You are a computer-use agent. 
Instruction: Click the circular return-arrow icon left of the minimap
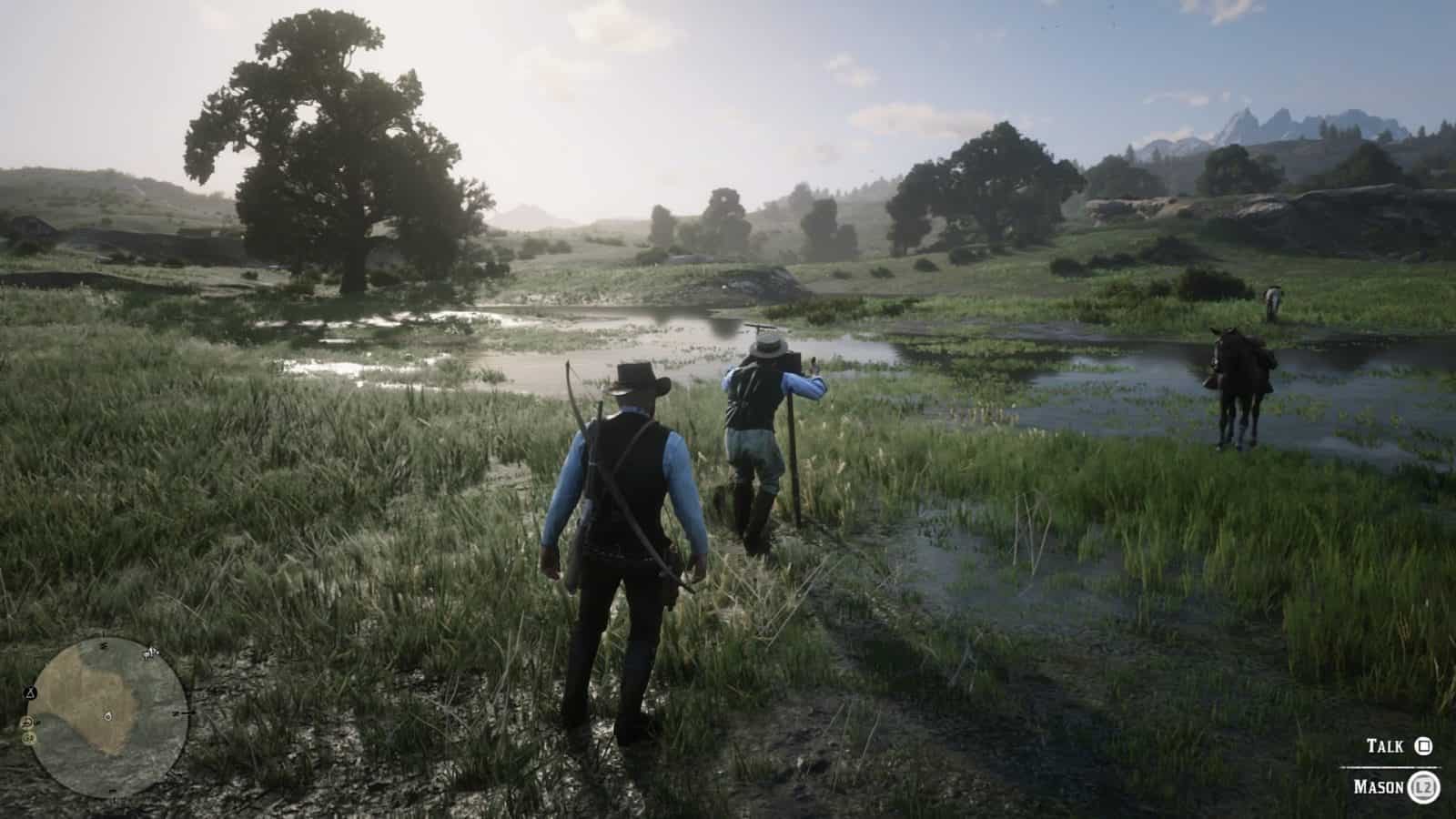pyautogui.click(x=27, y=722)
